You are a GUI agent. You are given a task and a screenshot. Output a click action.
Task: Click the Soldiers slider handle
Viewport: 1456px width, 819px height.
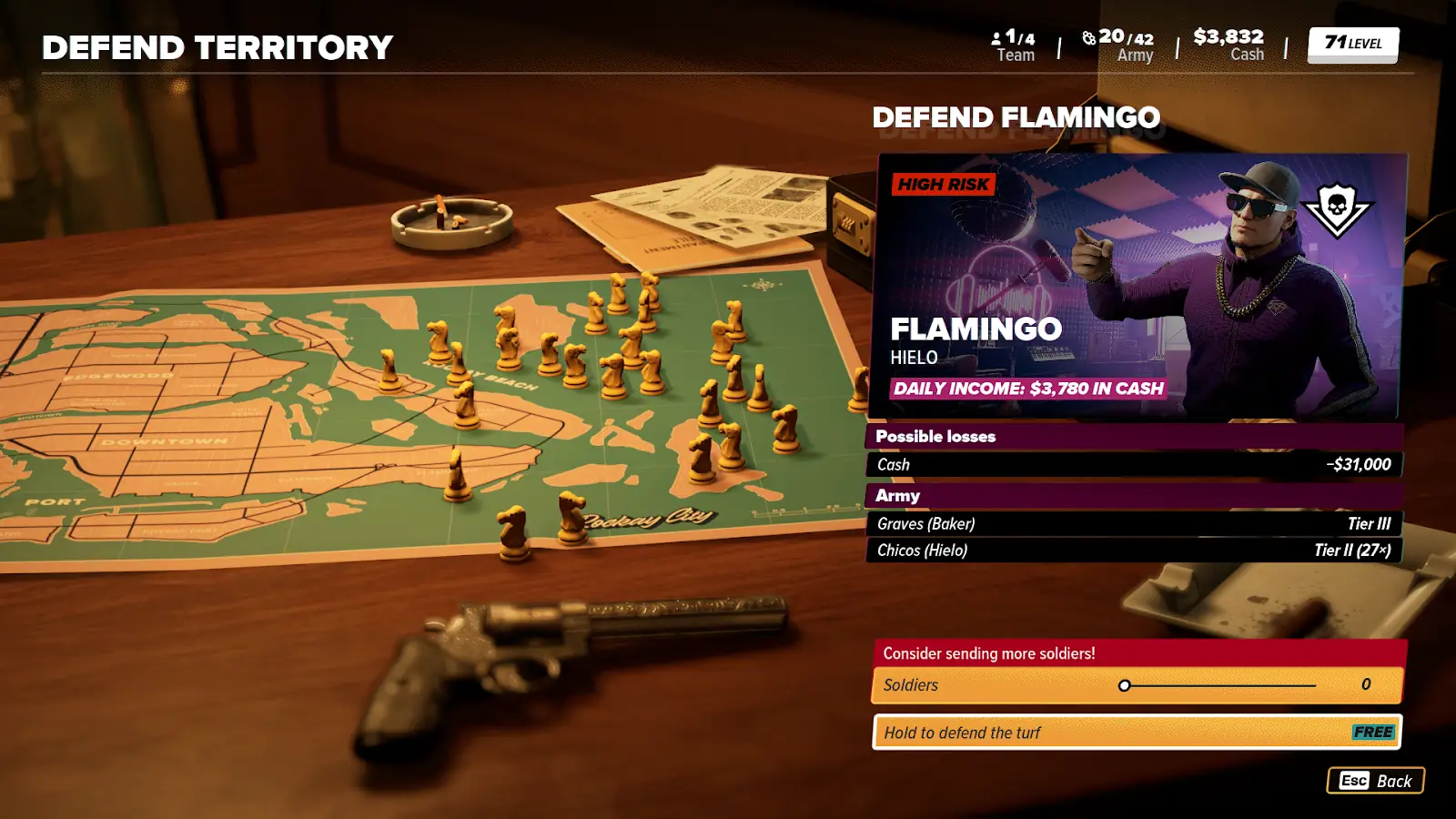(x=1125, y=685)
